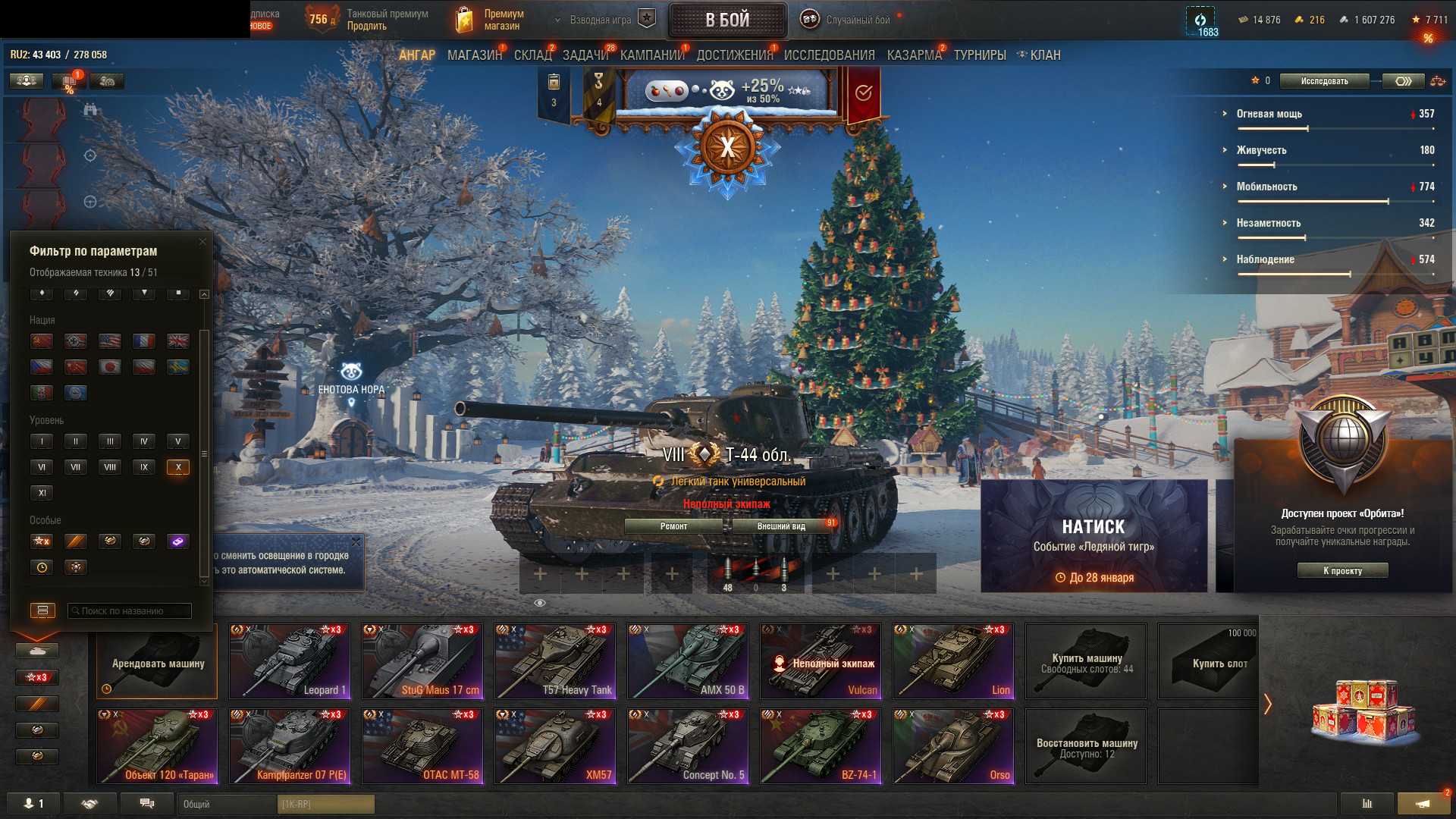Start battle with the В БОЙ button
Viewport: 1456px width, 819px height.
727,20
